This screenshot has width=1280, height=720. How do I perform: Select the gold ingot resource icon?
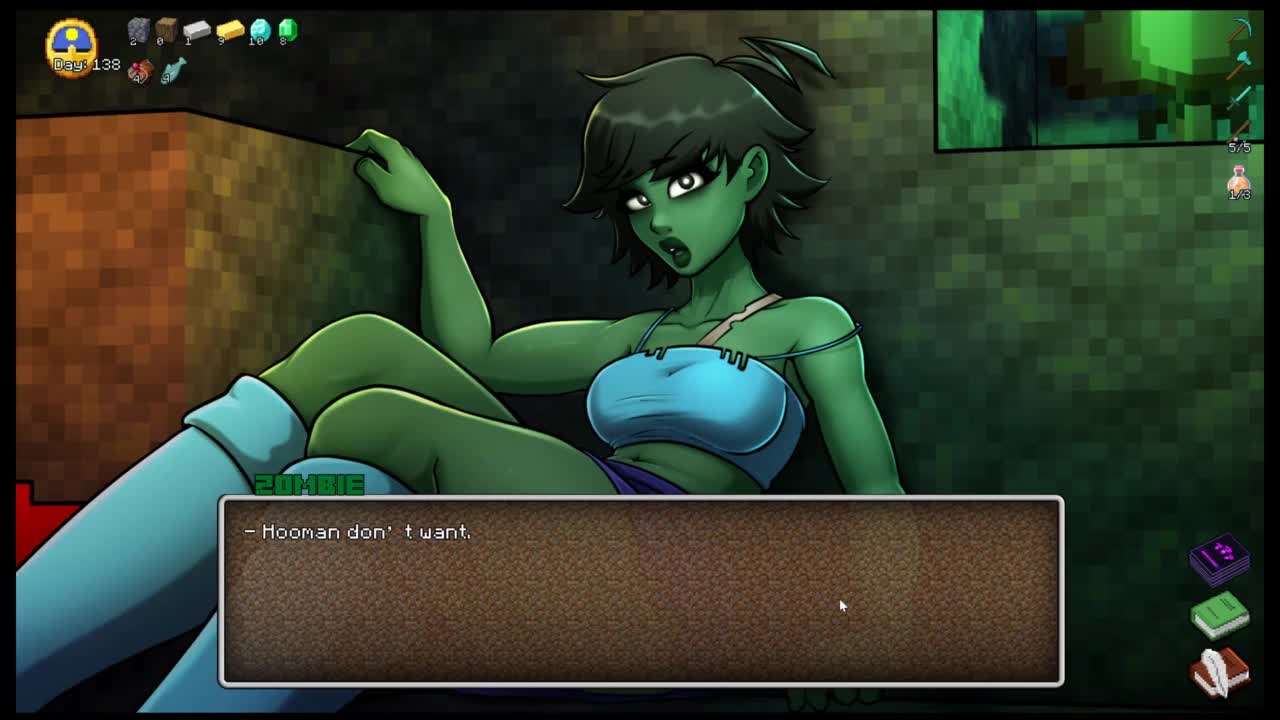pyautogui.click(x=229, y=31)
